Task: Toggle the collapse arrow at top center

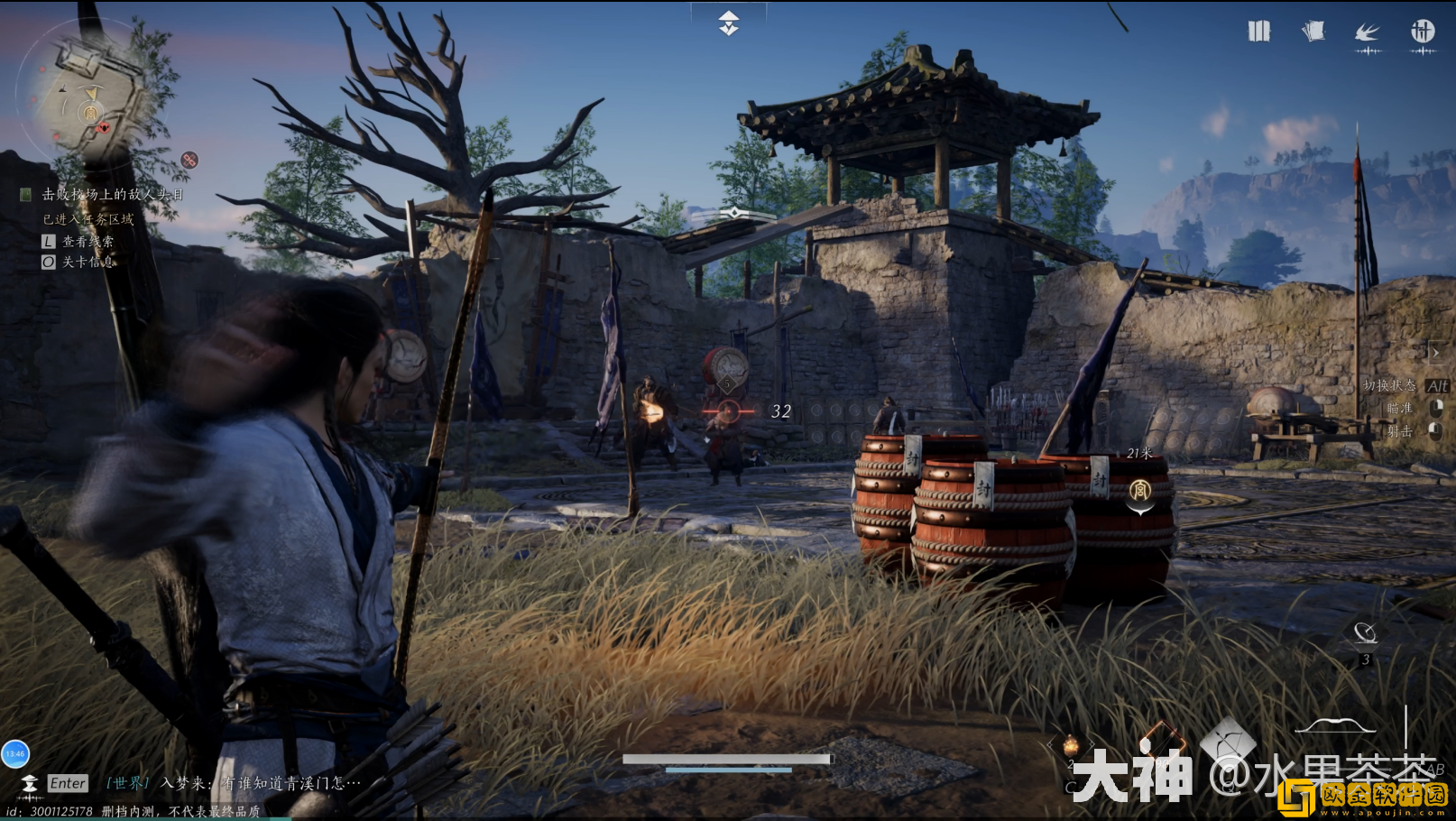Action: click(x=729, y=23)
